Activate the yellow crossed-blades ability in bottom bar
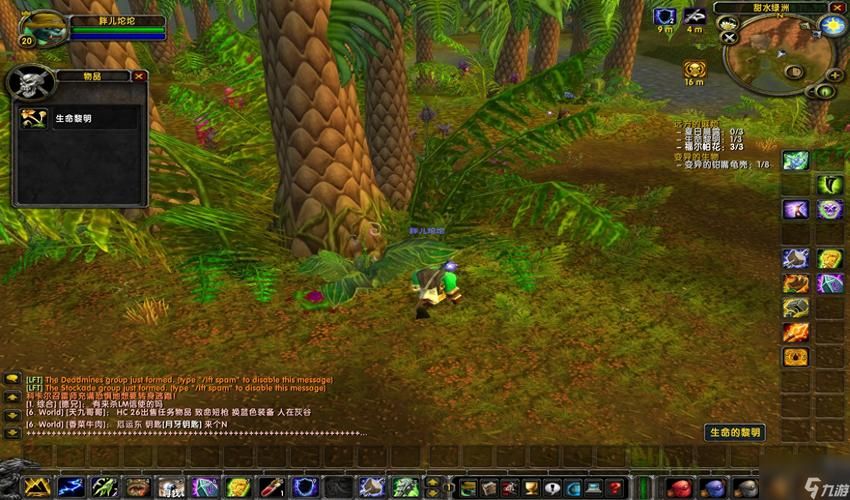Viewport: 850px width, 500px height. [x=37, y=487]
